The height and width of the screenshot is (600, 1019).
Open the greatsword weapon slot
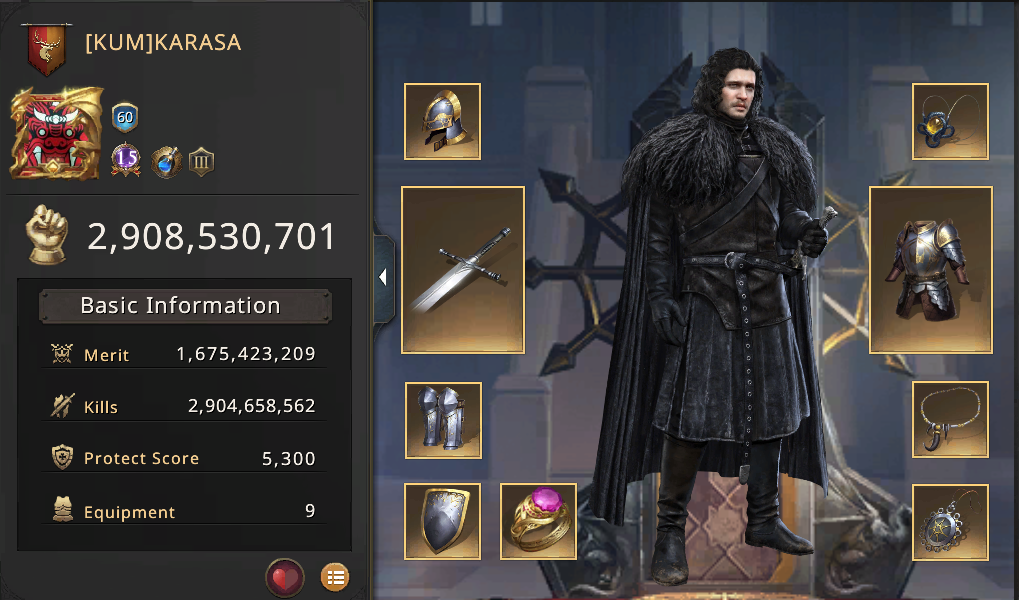pyautogui.click(x=463, y=269)
